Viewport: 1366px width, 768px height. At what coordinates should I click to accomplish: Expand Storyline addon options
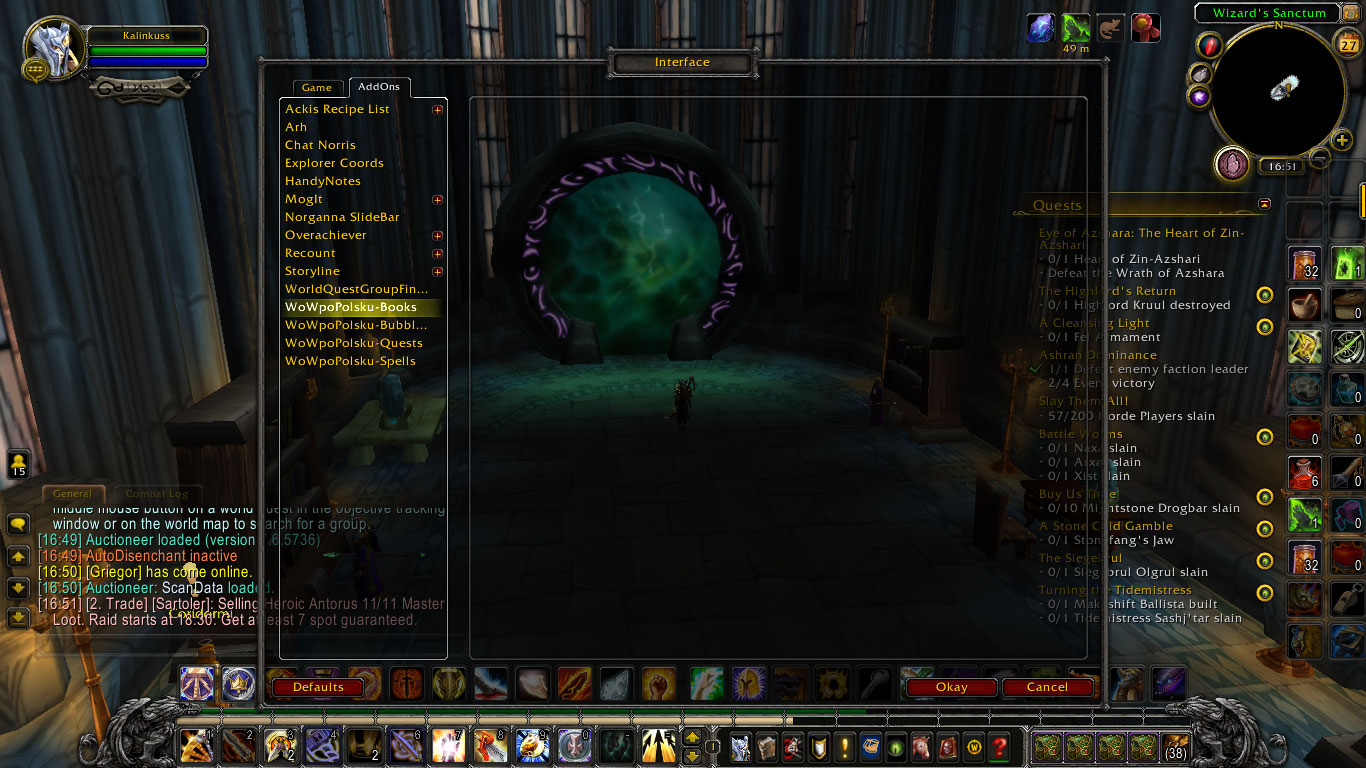[x=437, y=271]
